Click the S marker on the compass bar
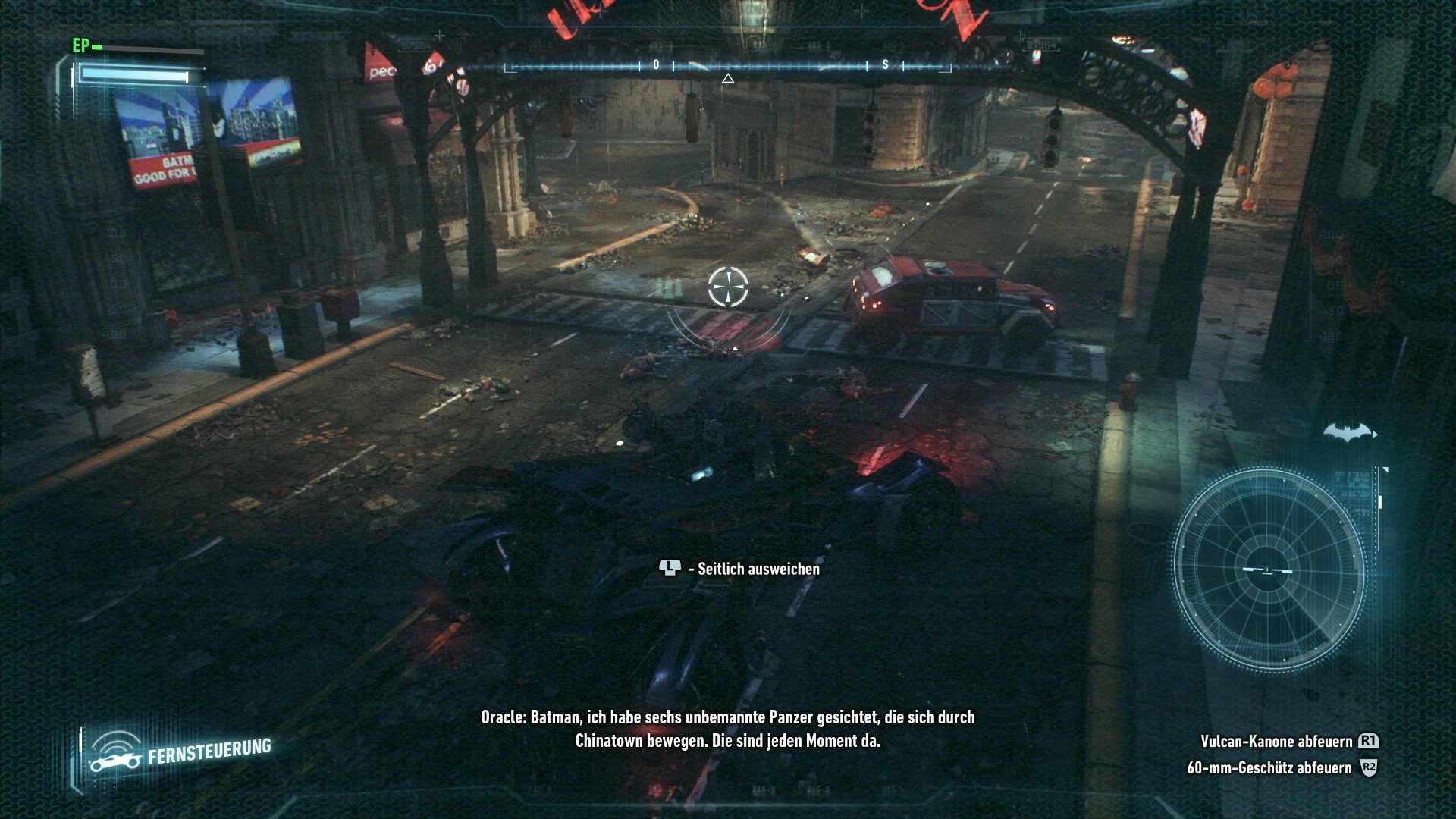 tap(884, 65)
